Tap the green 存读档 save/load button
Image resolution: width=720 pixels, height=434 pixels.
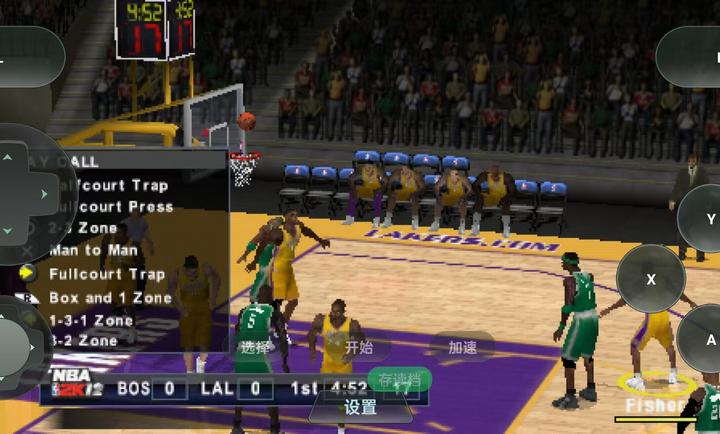pyautogui.click(x=399, y=380)
